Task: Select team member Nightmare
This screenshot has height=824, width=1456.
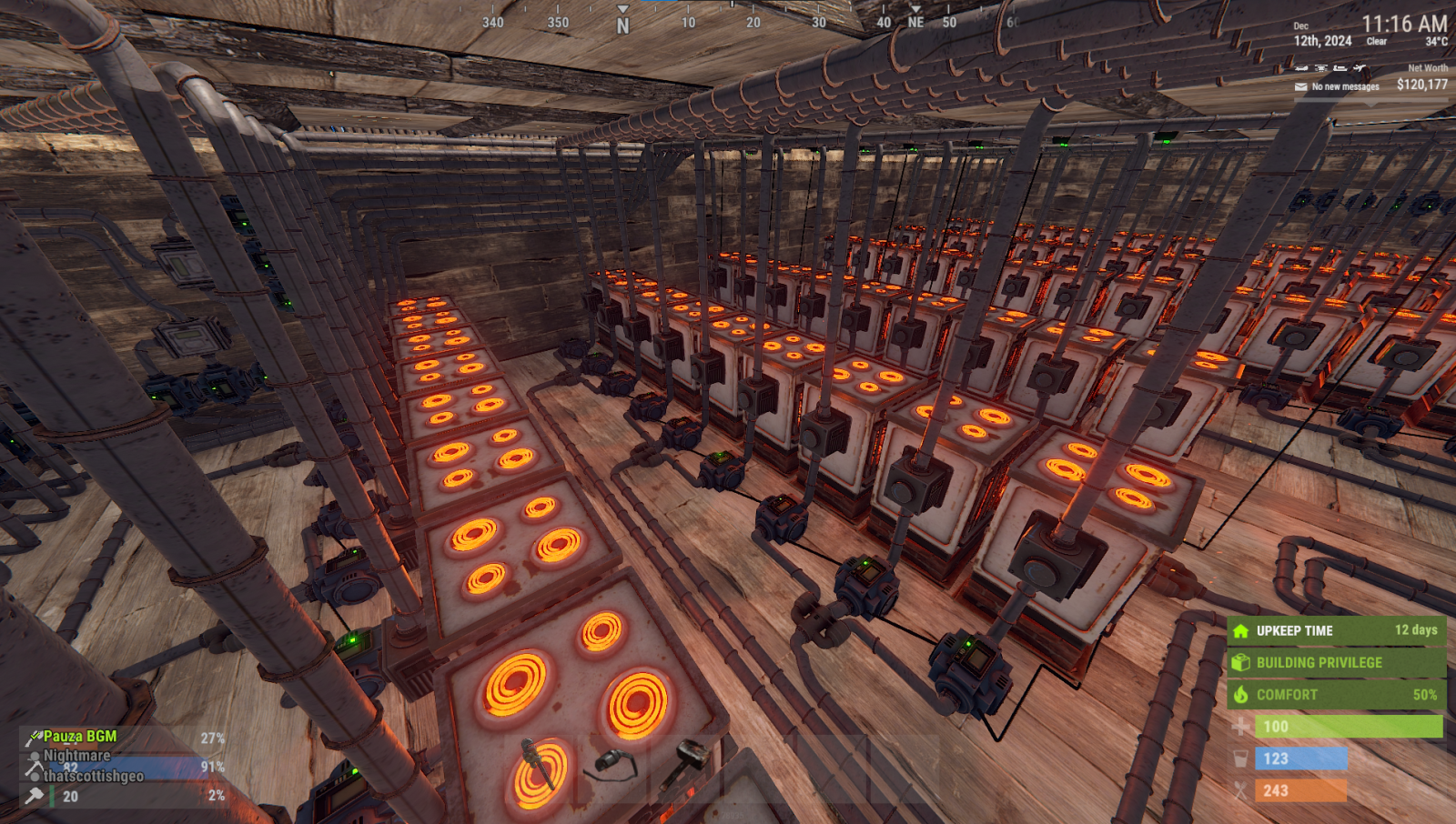Action: pyautogui.click(x=76, y=756)
